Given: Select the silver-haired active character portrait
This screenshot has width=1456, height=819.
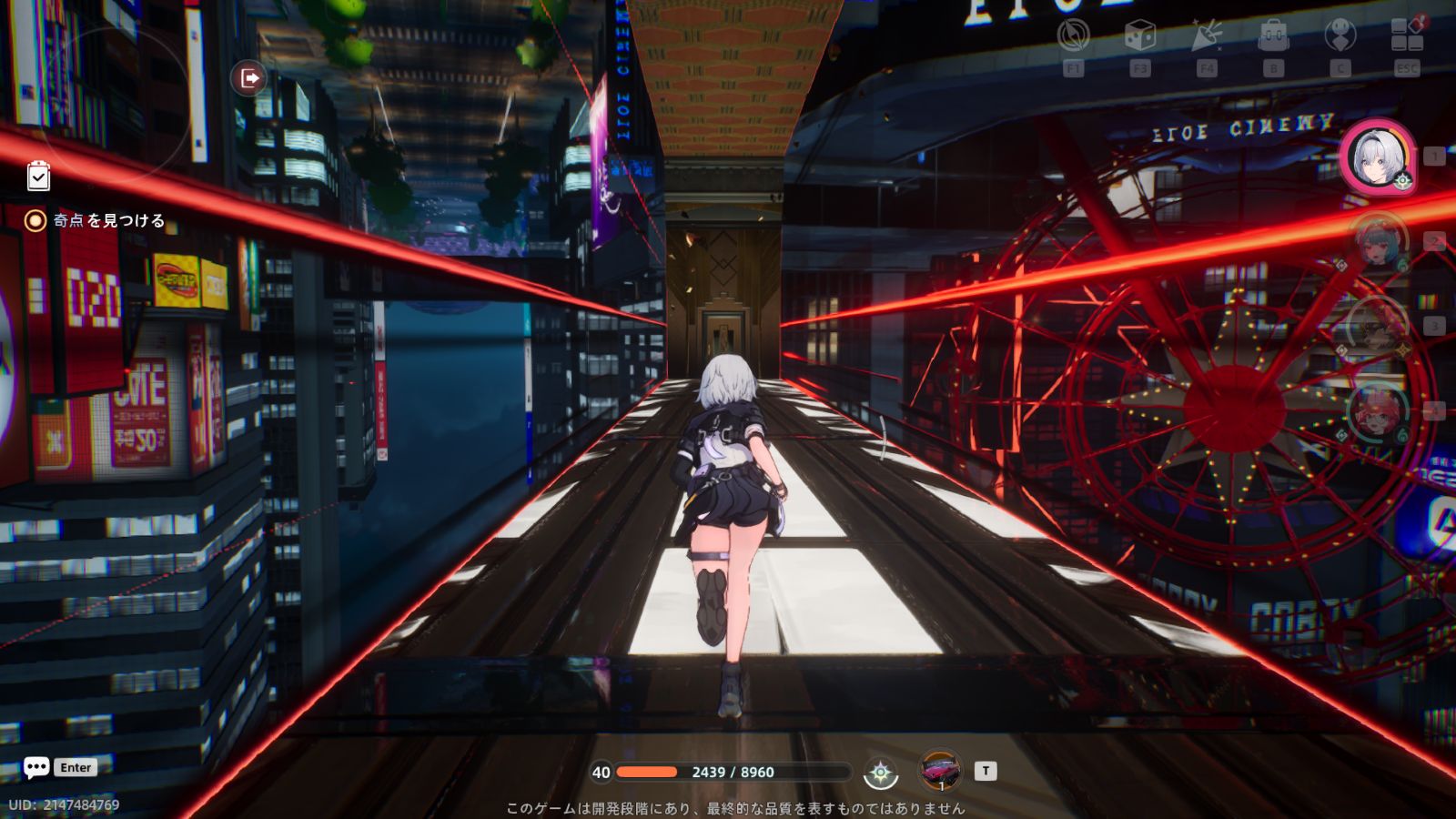Looking at the screenshot, I should pyautogui.click(x=1377, y=157).
